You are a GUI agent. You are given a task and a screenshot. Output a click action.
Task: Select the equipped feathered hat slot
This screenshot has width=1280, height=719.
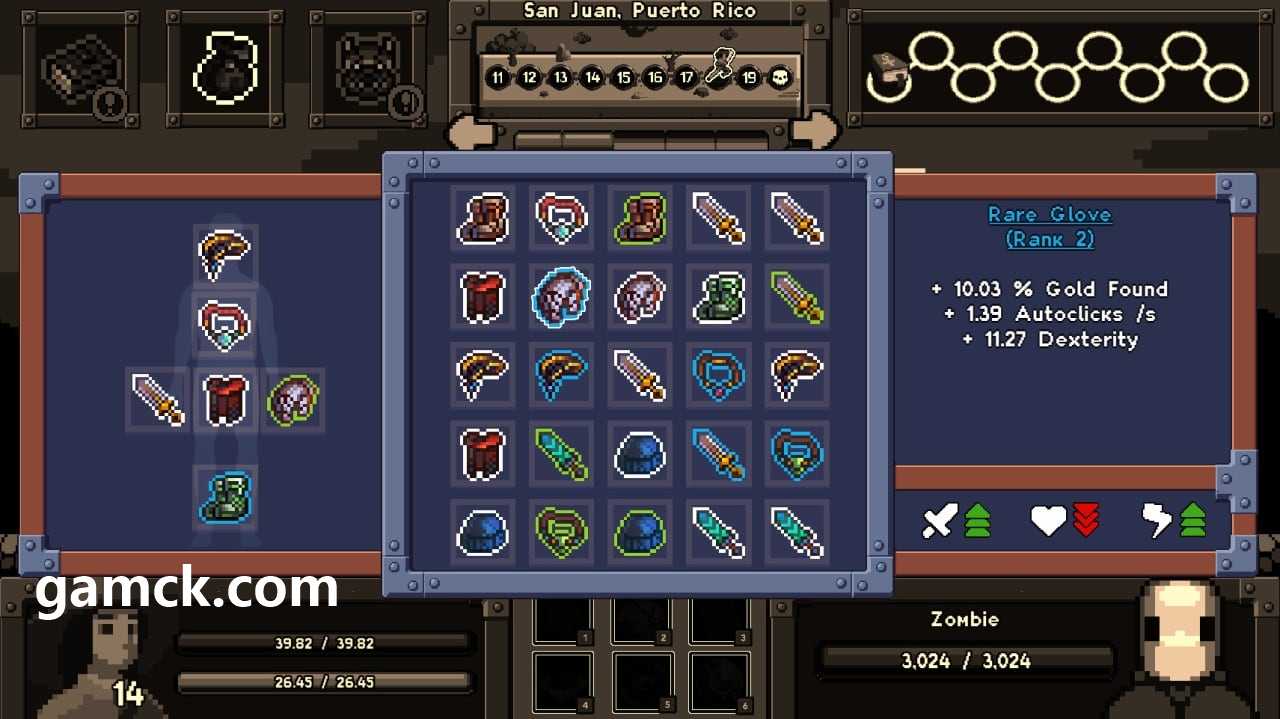[224, 254]
